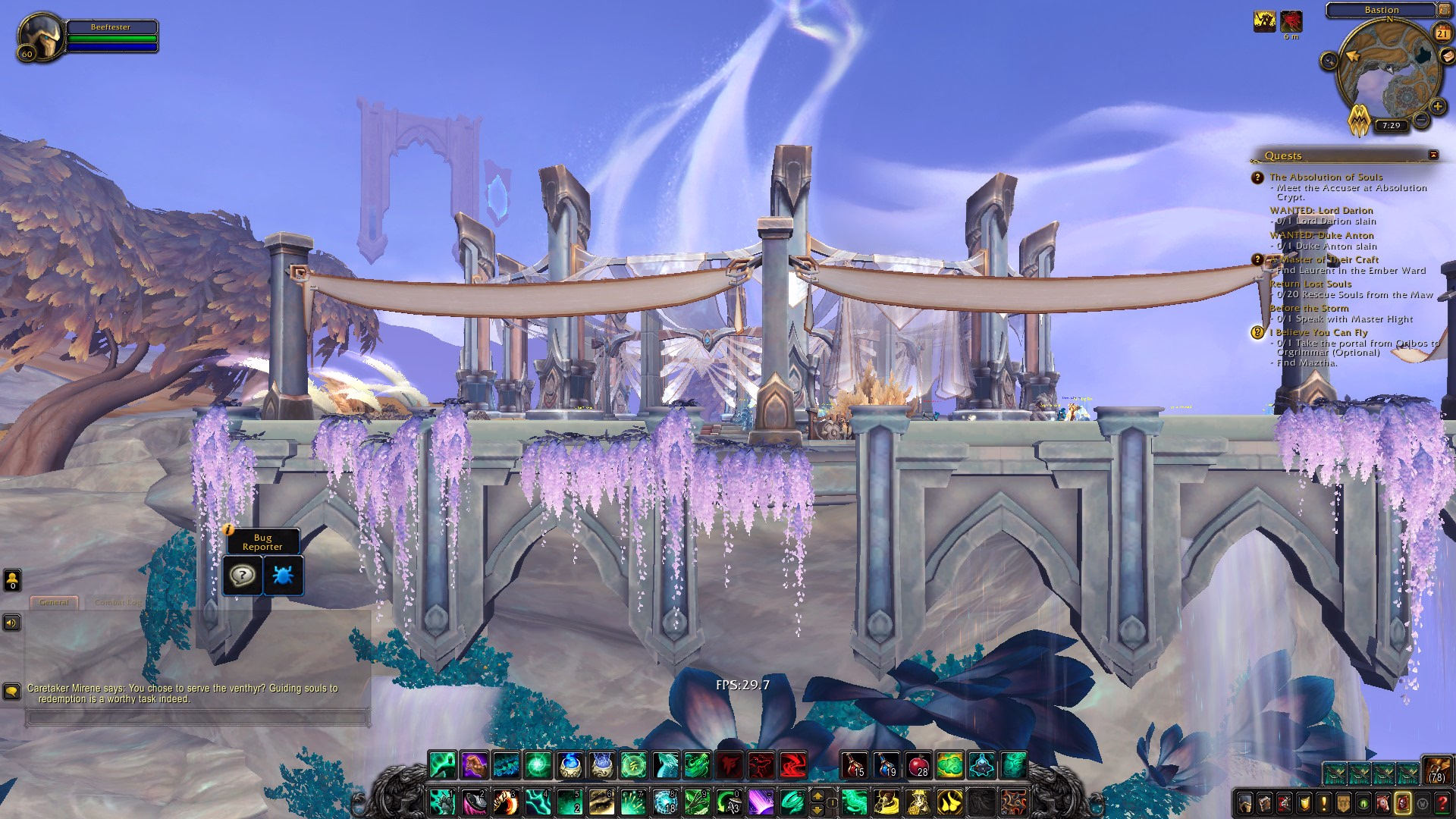Open the calendar showing day 21
Image resolution: width=1456 pixels, height=819 pixels.
(1442, 33)
